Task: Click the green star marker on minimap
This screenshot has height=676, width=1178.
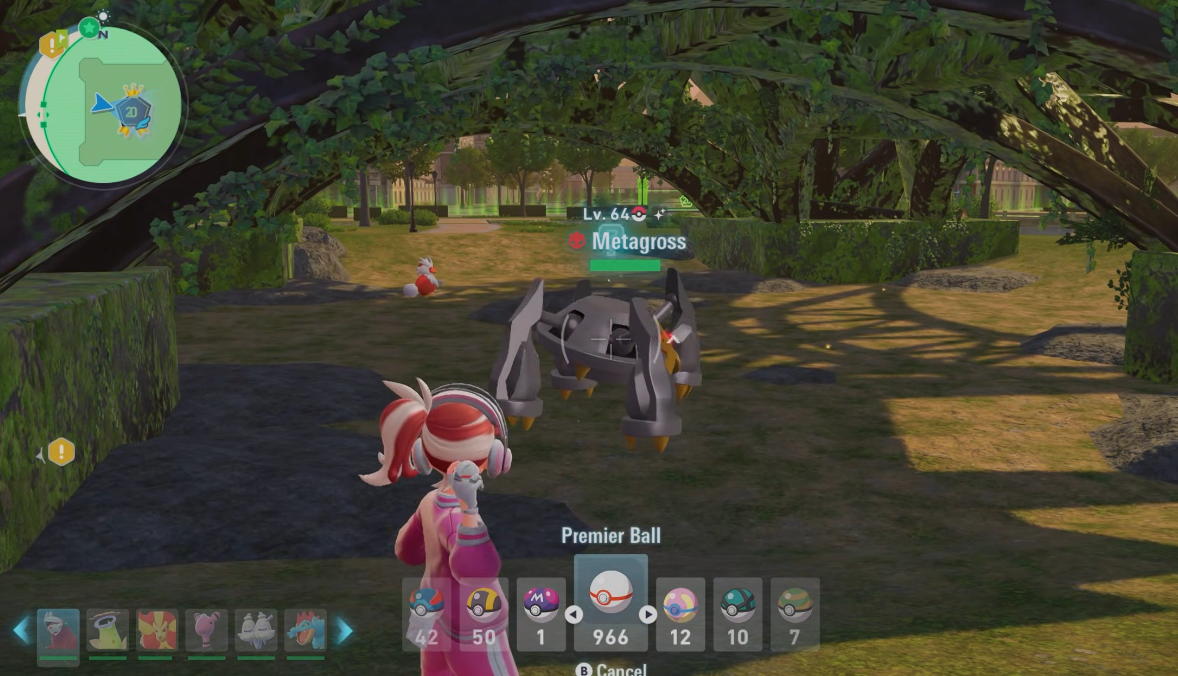Action: (90, 28)
